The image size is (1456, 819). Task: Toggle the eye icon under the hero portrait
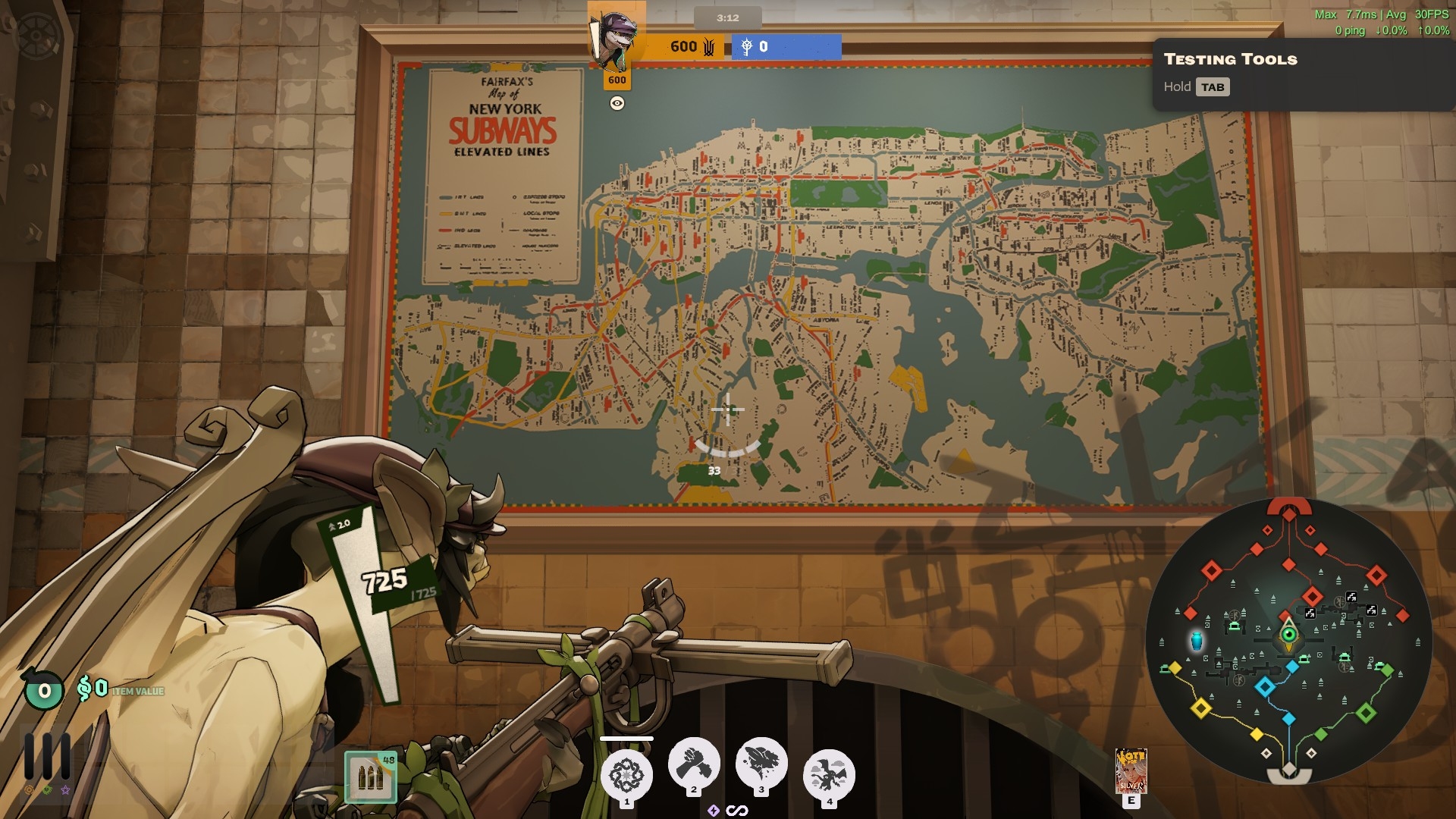(617, 103)
